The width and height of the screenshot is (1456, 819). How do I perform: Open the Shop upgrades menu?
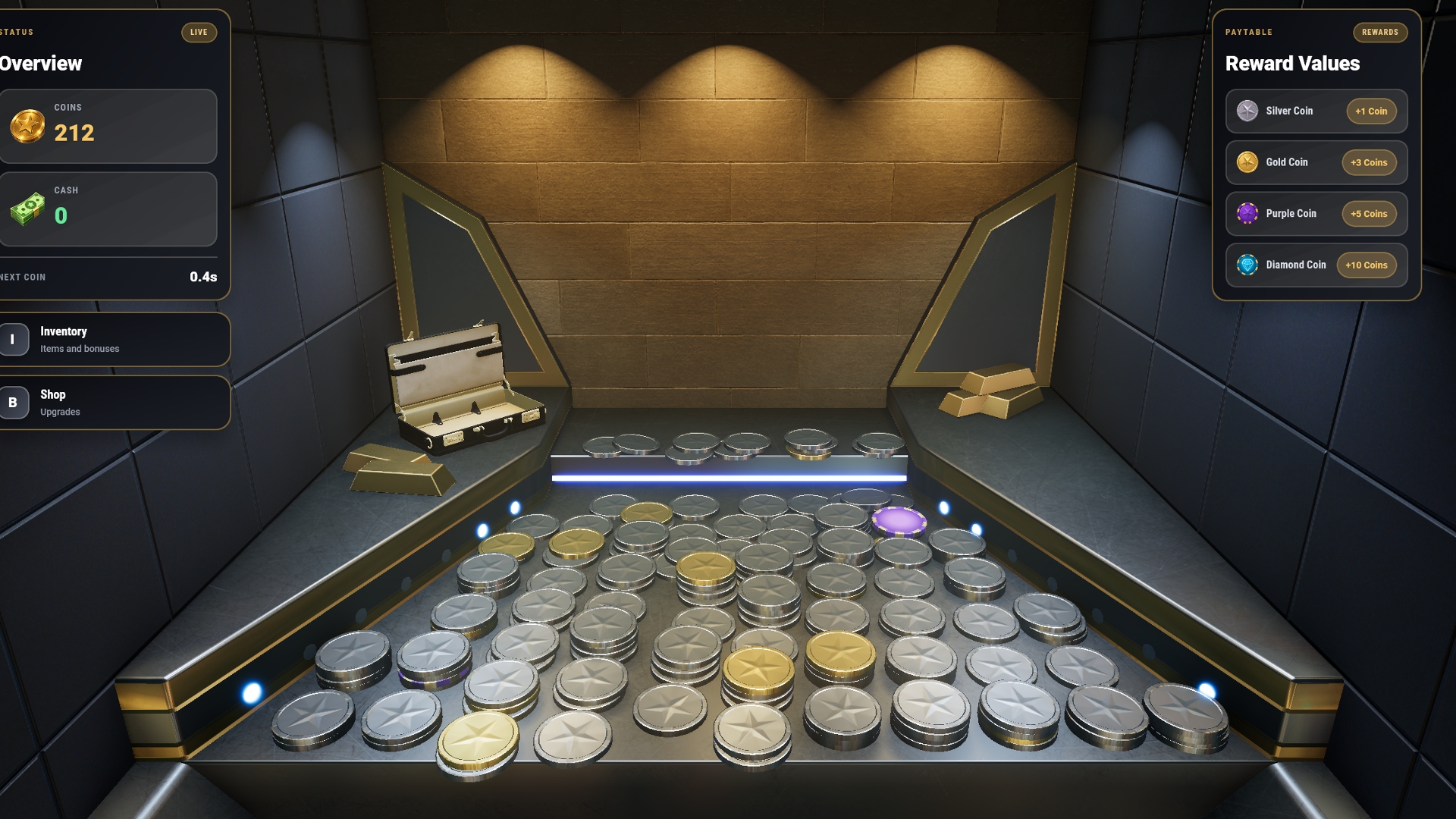[114, 403]
